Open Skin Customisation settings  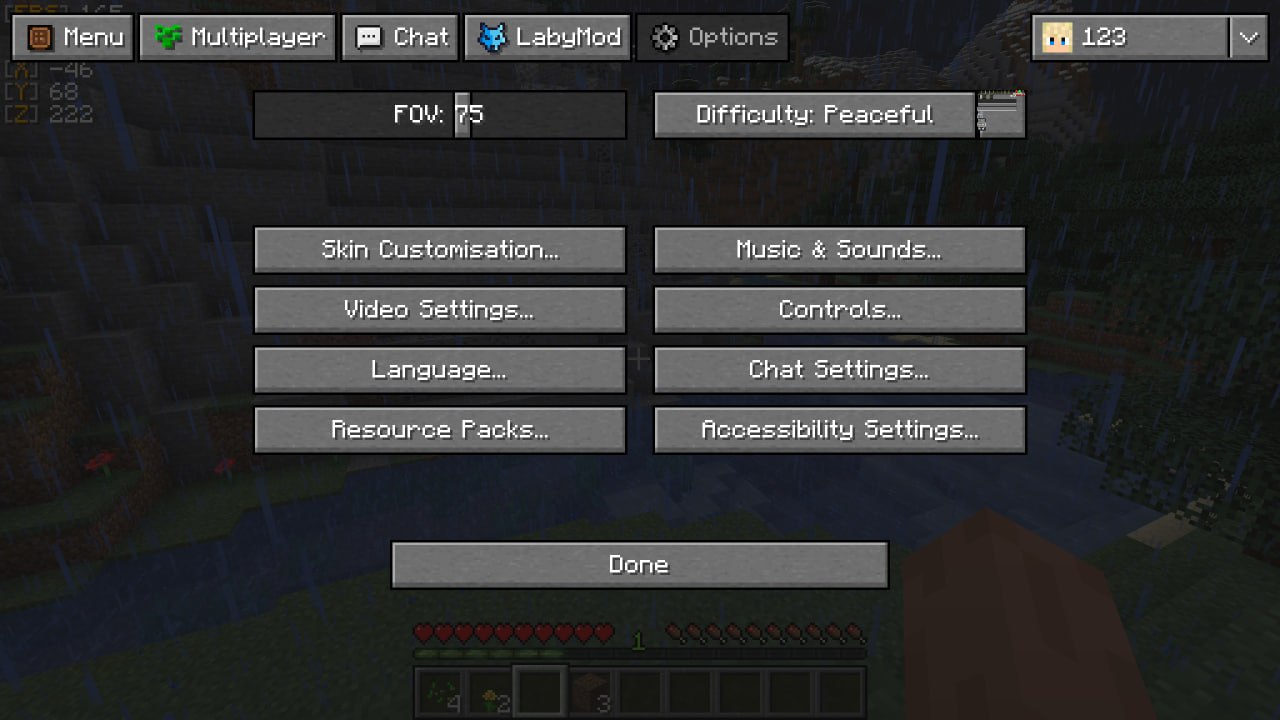point(440,250)
